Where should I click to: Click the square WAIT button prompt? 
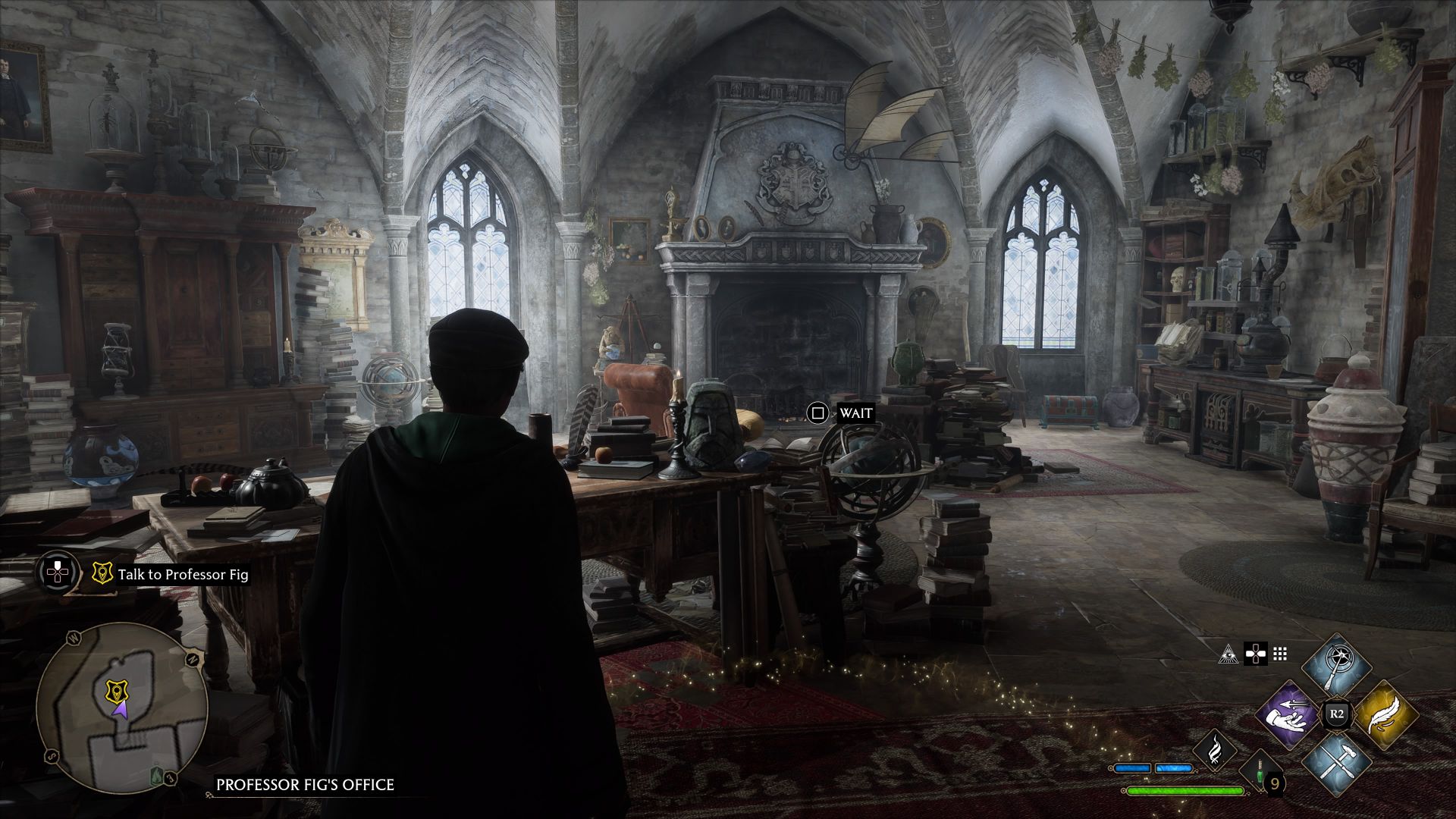[x=817, y=414]
